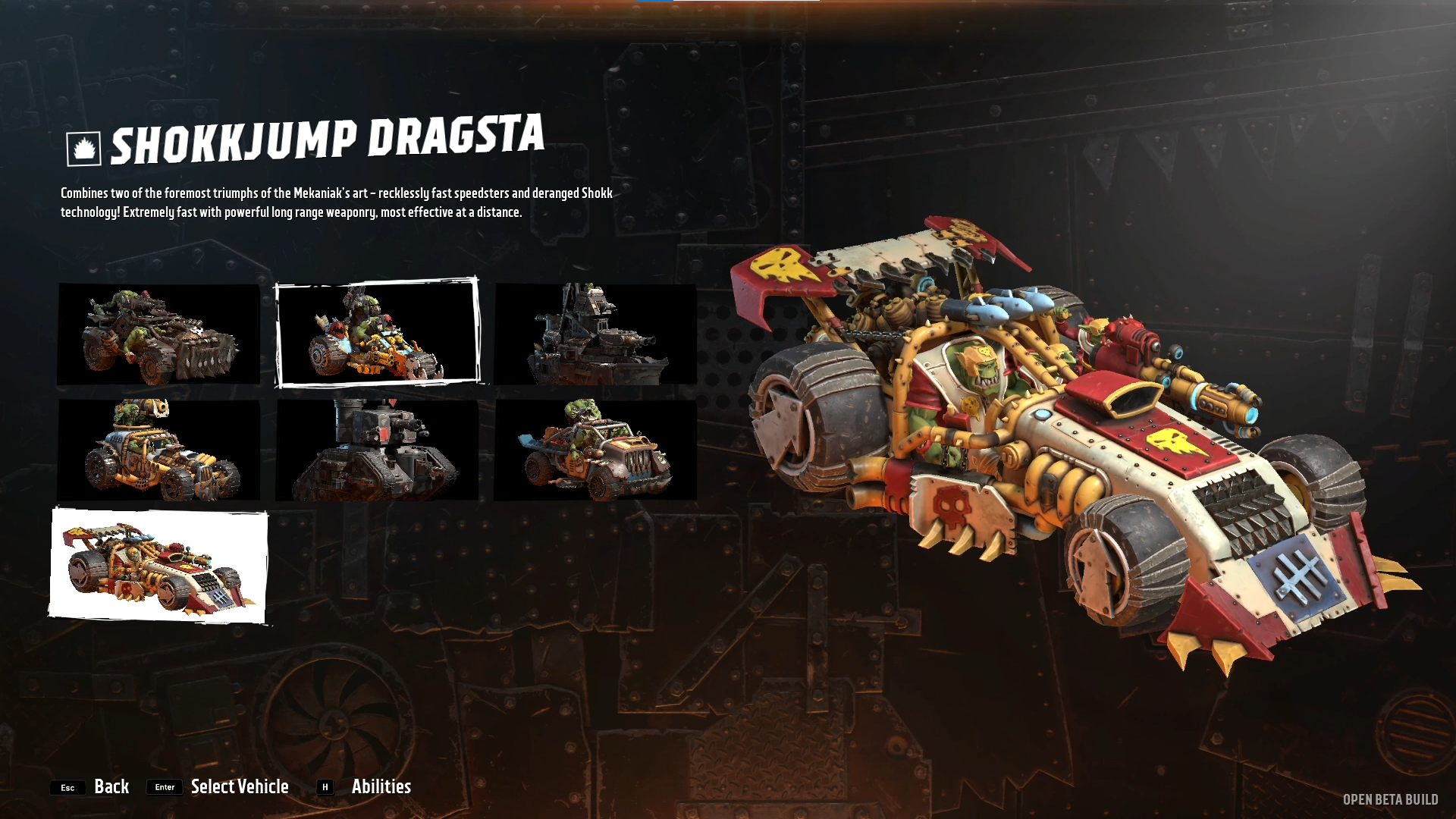Screen dimensions: 1456x819
Task: Go back using the Back button
Action: 111,786
